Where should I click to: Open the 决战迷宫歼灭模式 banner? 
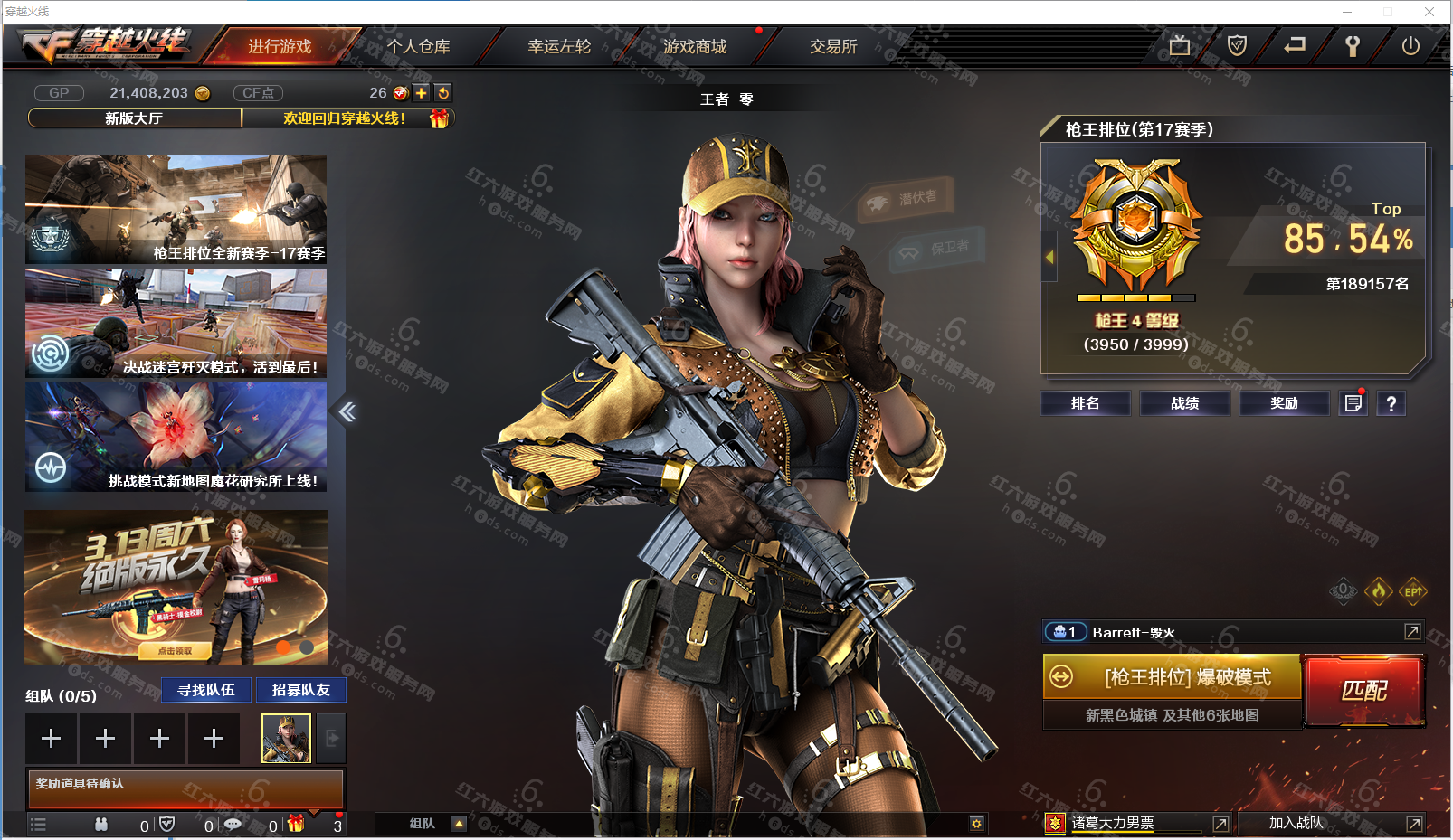[x=176, y=323]
